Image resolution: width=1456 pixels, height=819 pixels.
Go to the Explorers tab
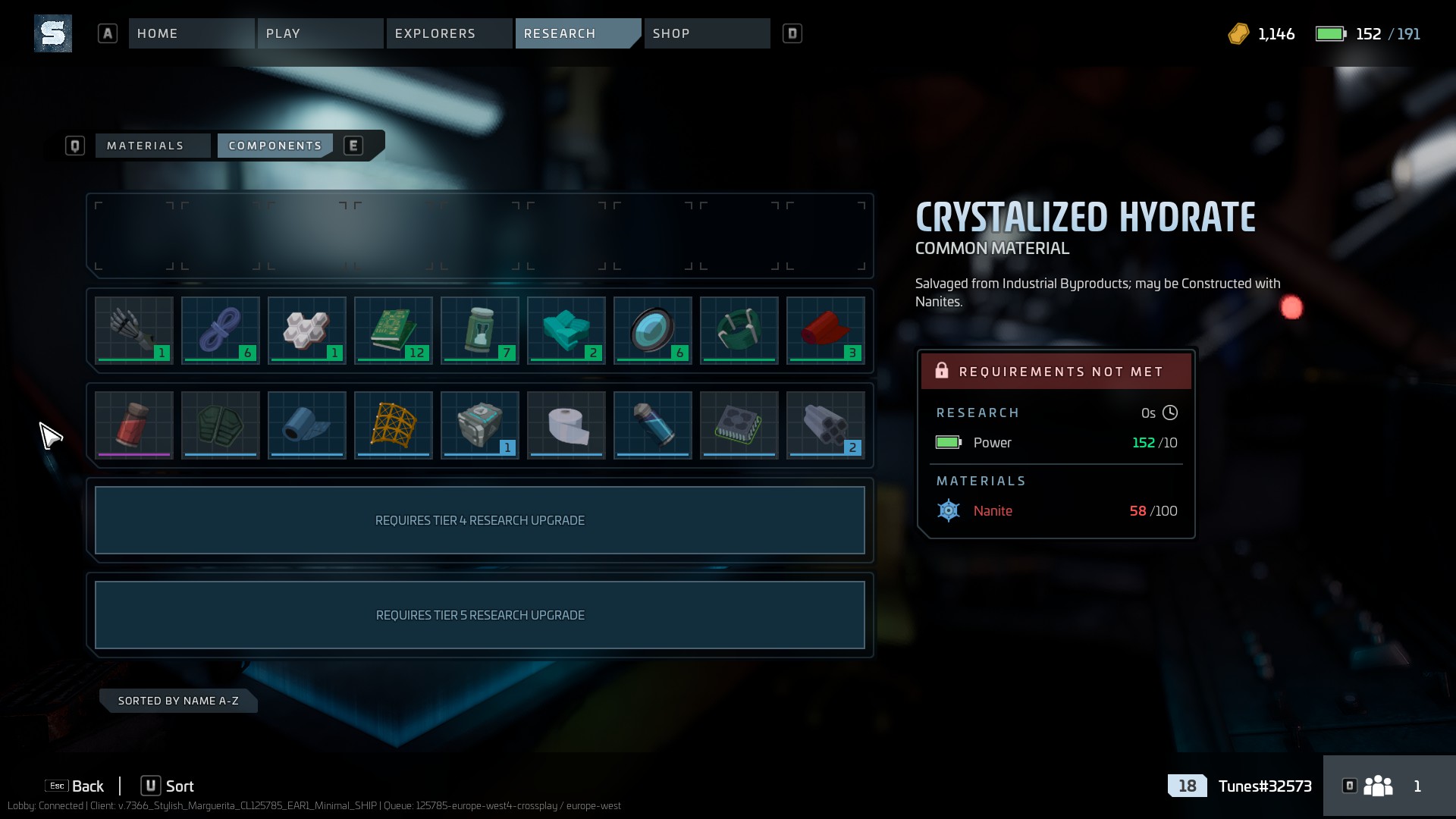tap(448, 33)
